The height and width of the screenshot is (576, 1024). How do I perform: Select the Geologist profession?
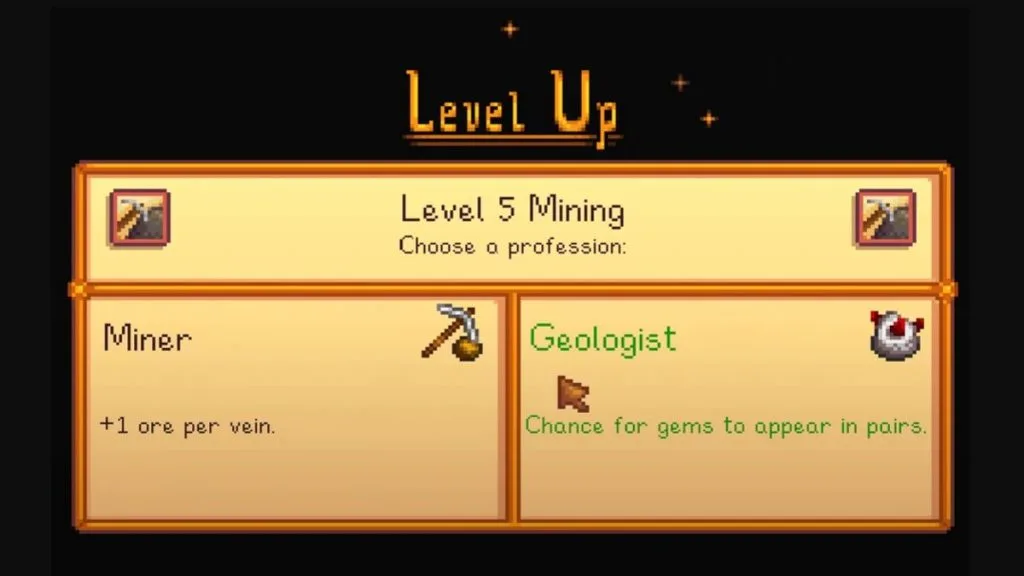click(726, 407)
